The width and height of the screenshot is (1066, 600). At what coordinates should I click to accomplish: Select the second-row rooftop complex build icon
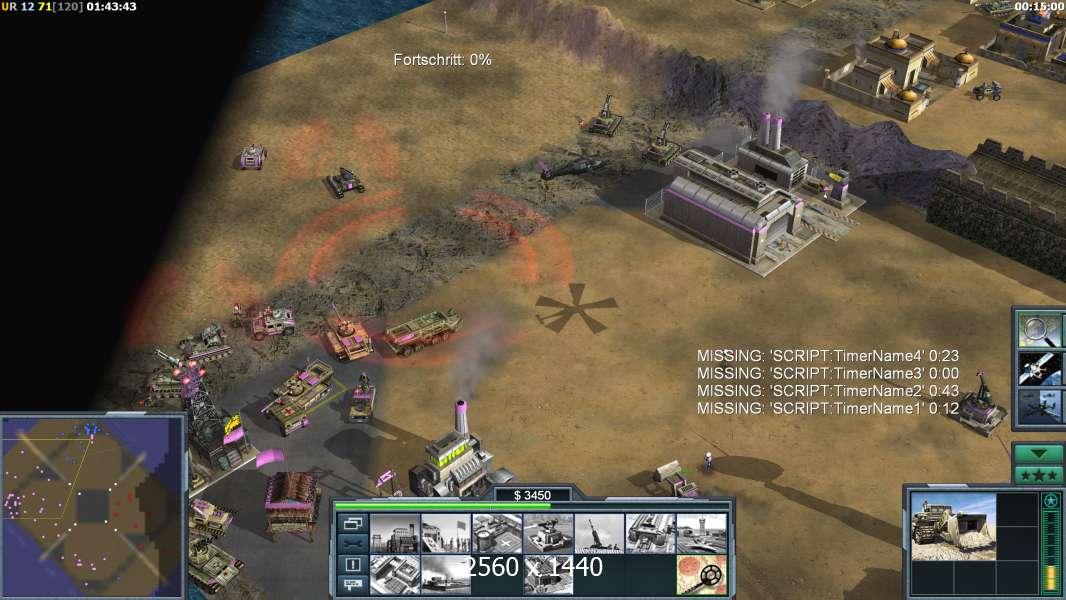(394, 574)
